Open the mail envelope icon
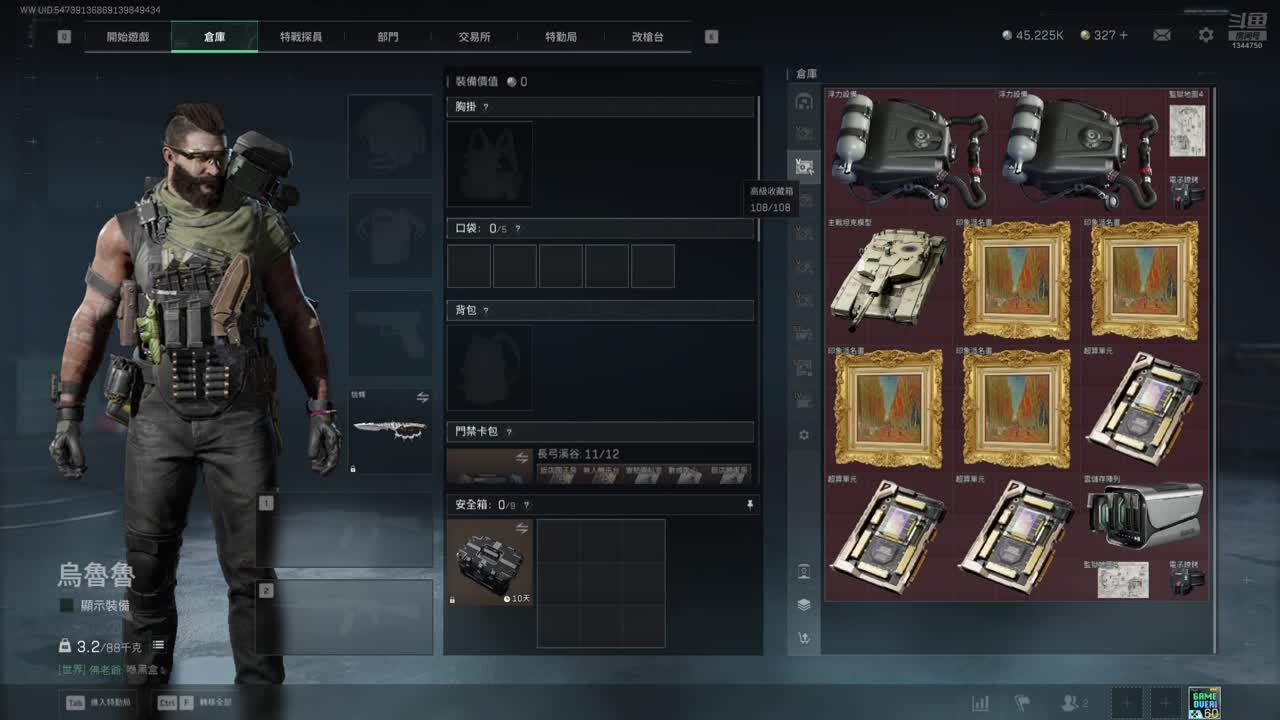This screenshot has width=1280, height=720. point(1162,35)
